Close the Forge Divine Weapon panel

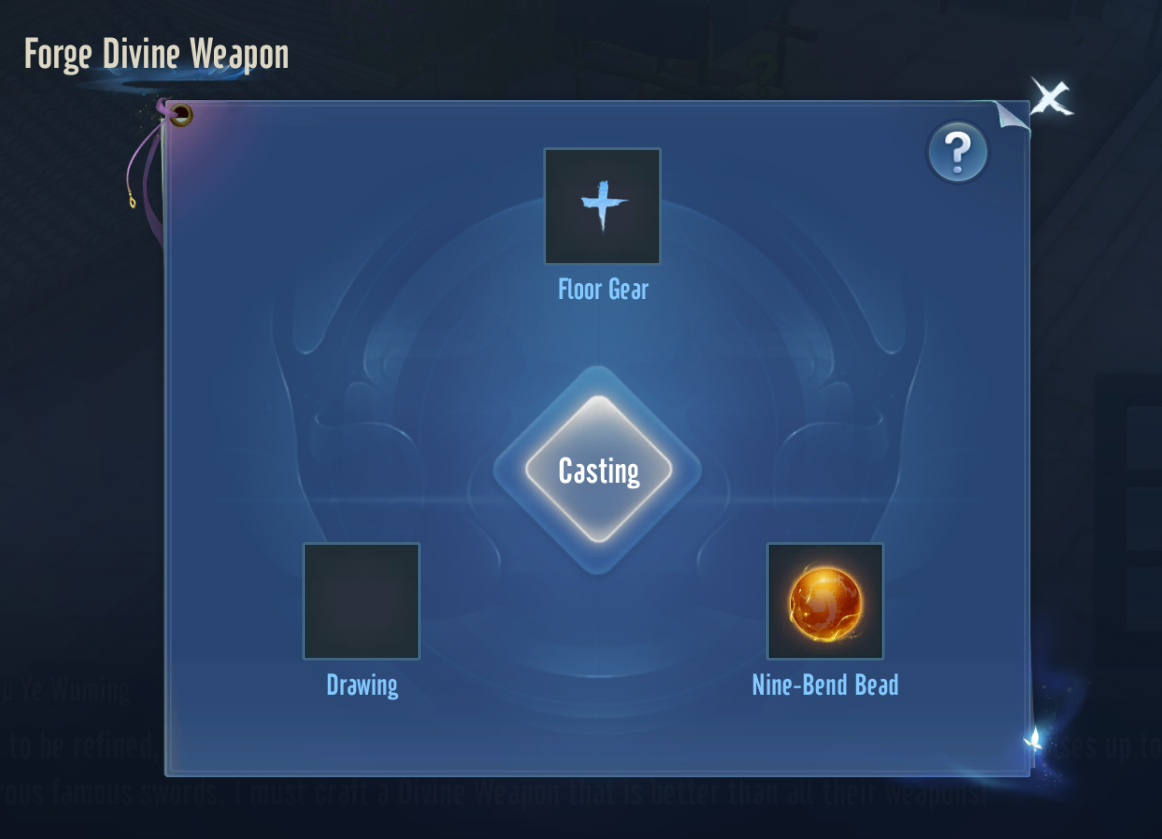pyautogui.click(x=1050, y=98)
